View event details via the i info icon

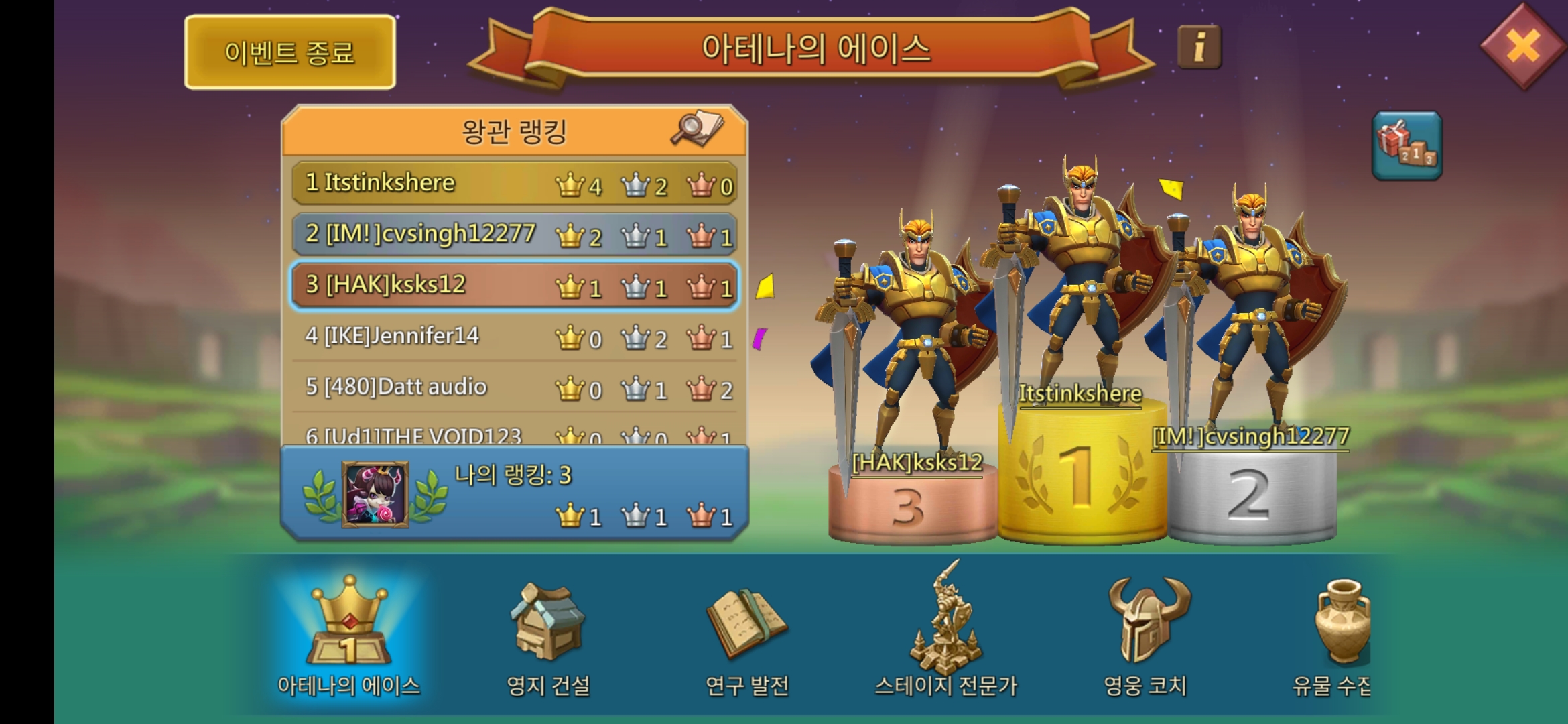(x=1200, y=45)
